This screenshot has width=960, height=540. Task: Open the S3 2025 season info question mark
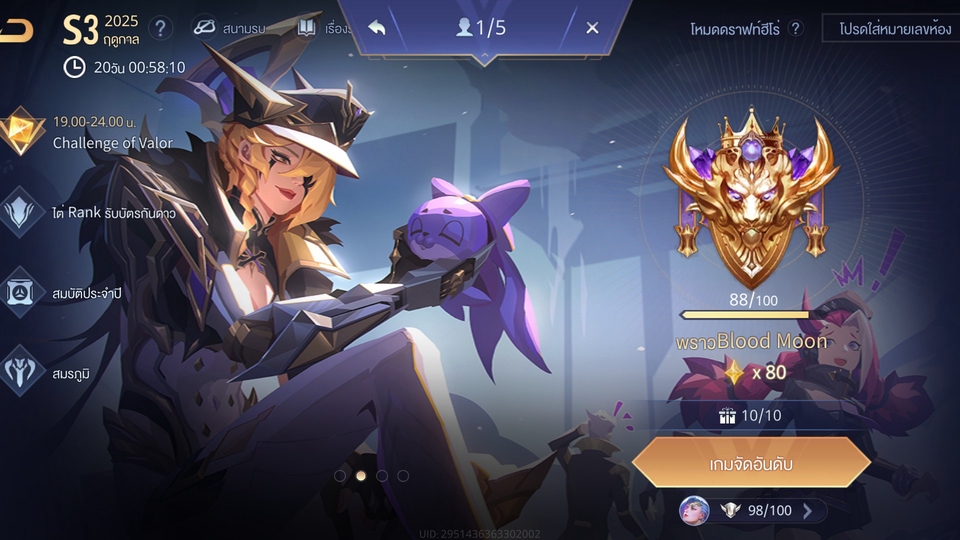click(x=160, y=28)
